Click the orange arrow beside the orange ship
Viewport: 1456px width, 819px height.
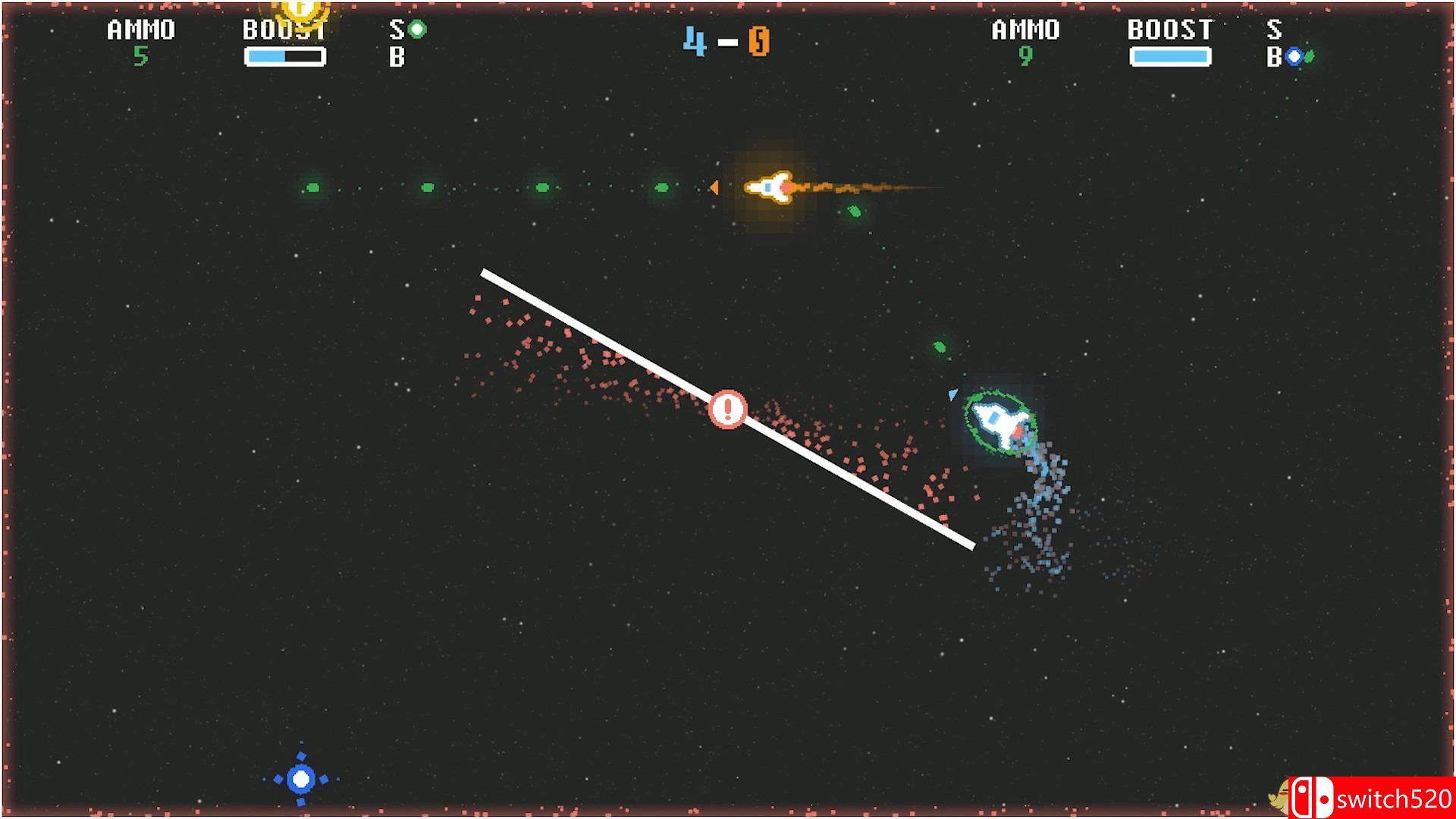pyautogui.click(x=714, y=188)
